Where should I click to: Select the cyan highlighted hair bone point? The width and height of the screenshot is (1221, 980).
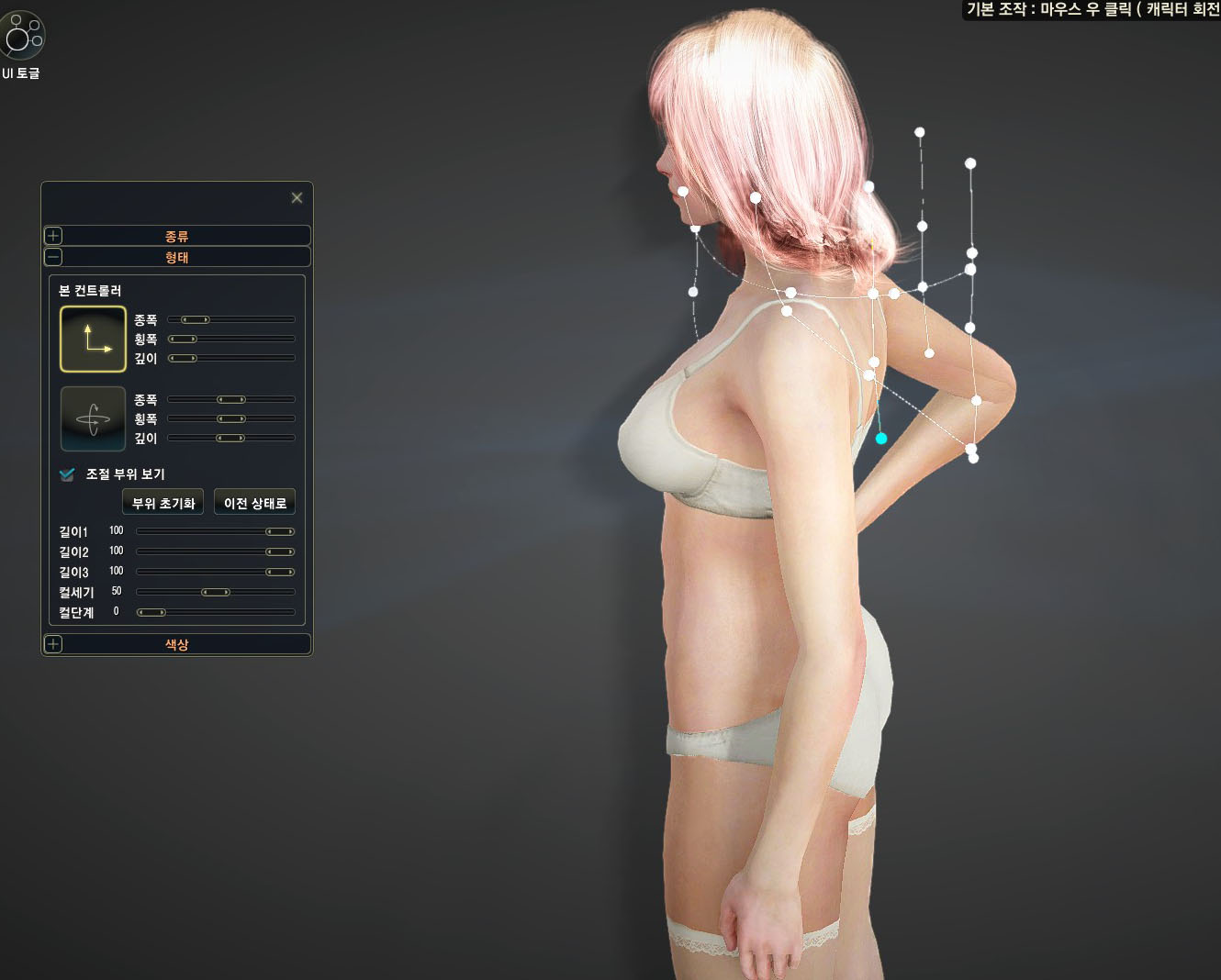point(881,439)
